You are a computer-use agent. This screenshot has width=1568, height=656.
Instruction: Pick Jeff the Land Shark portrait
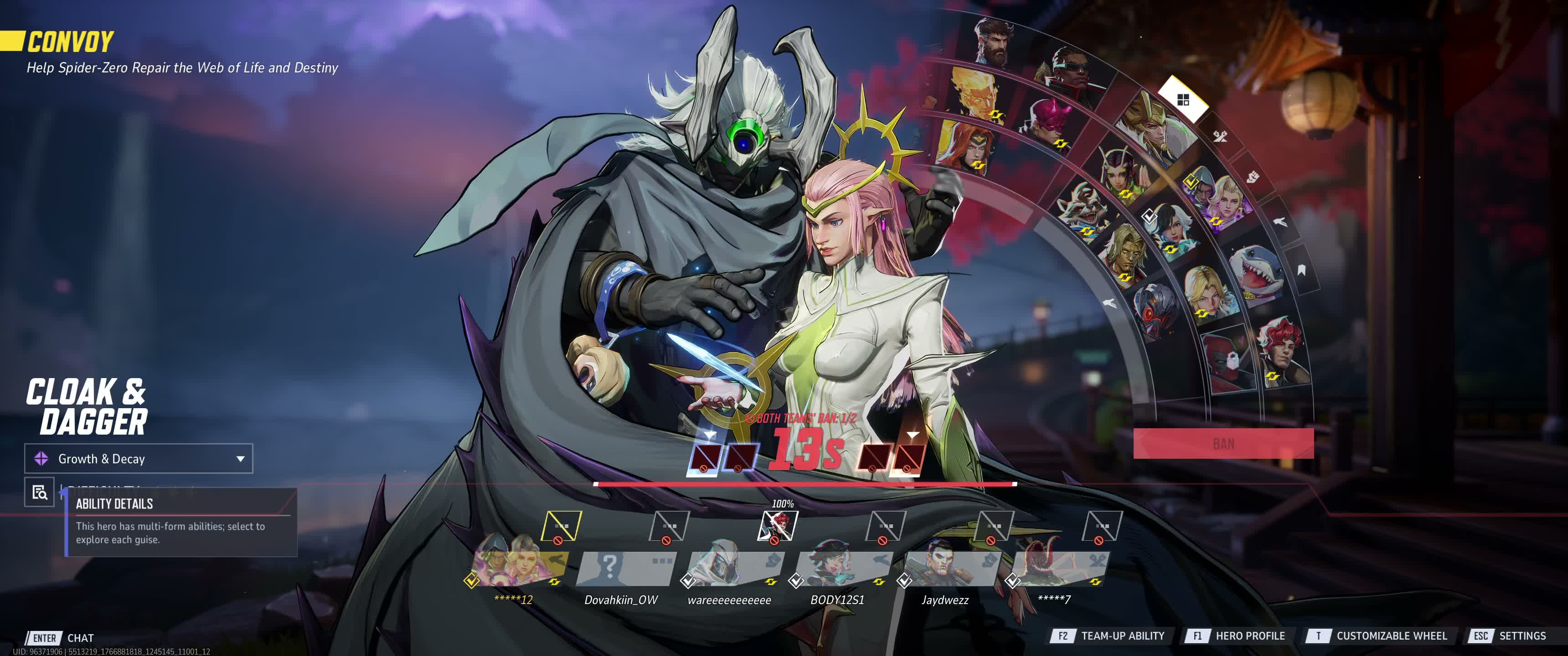(x=1255, y=272)
